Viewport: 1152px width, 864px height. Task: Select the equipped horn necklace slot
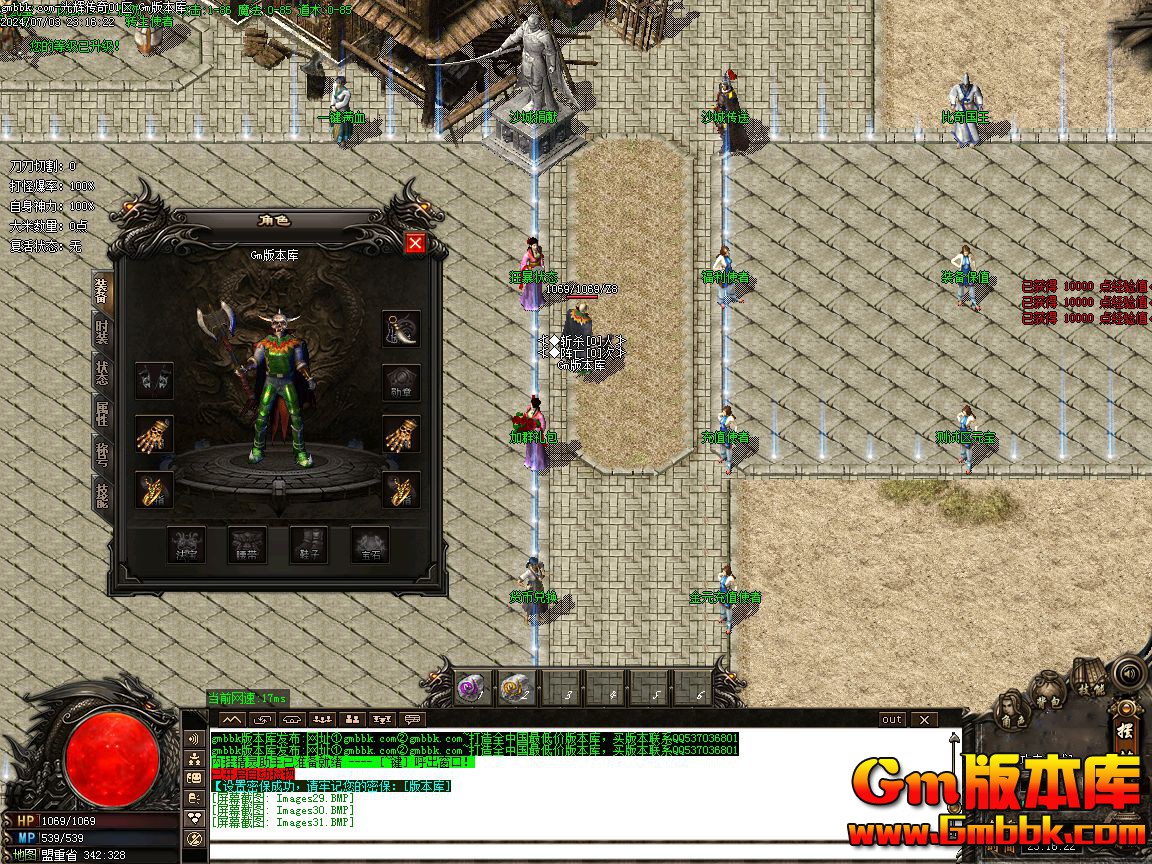401,329
